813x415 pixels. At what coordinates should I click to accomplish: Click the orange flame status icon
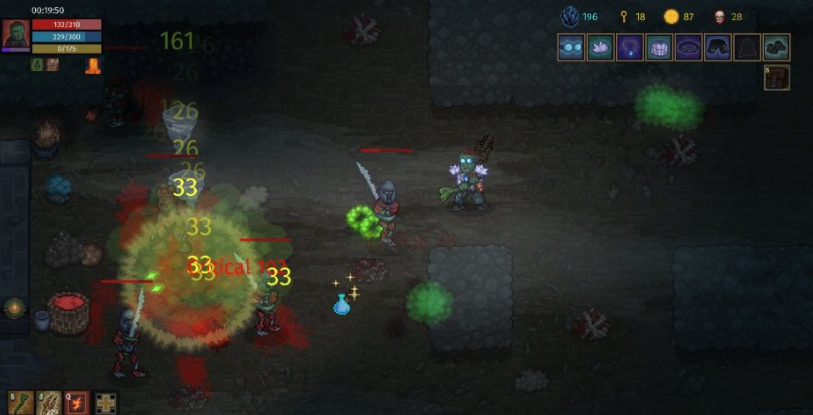pyautogui.click(x=93, y=66)
